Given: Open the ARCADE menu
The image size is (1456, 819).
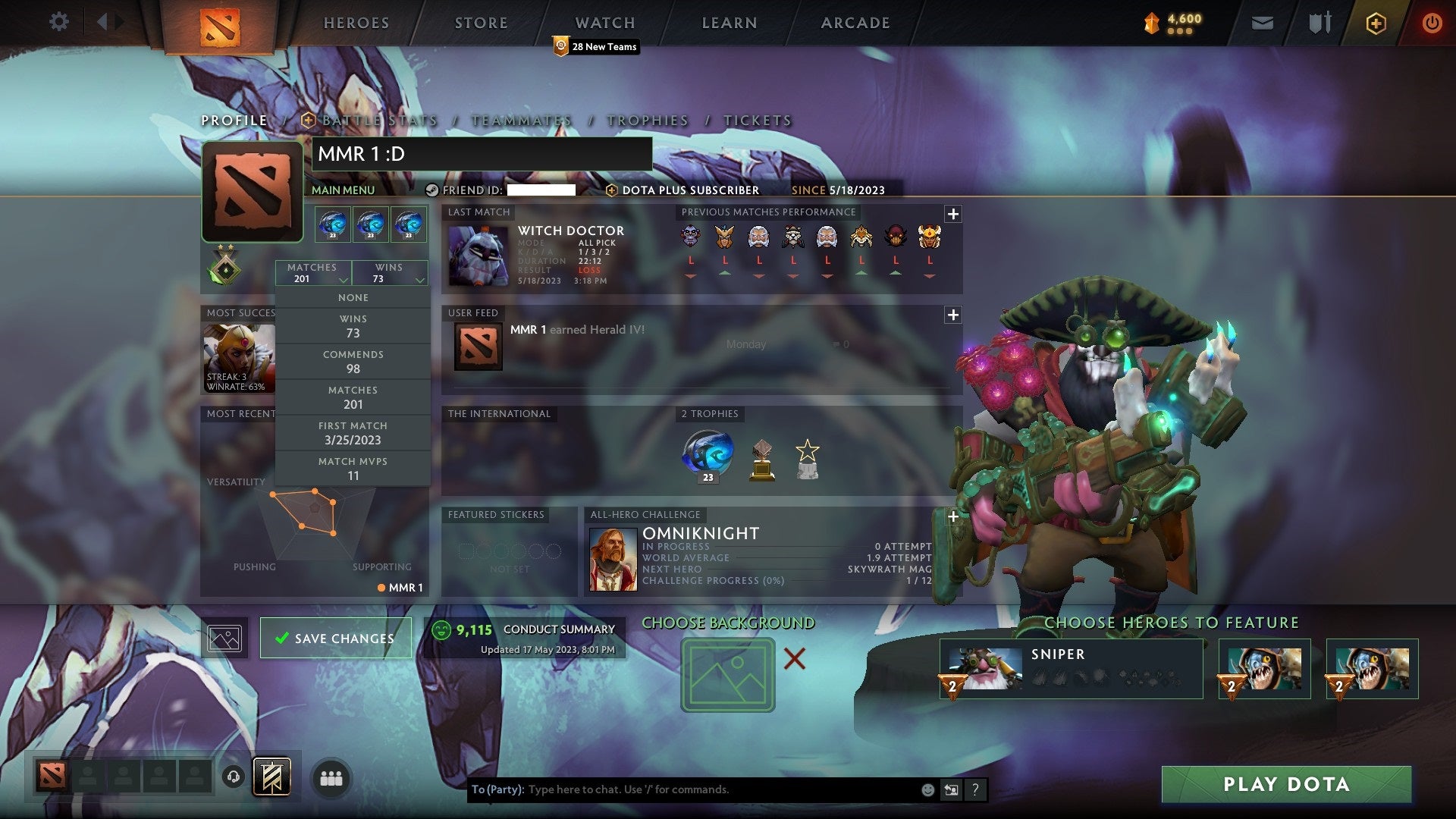Looking at the screenshot, I should coord(855,23).
